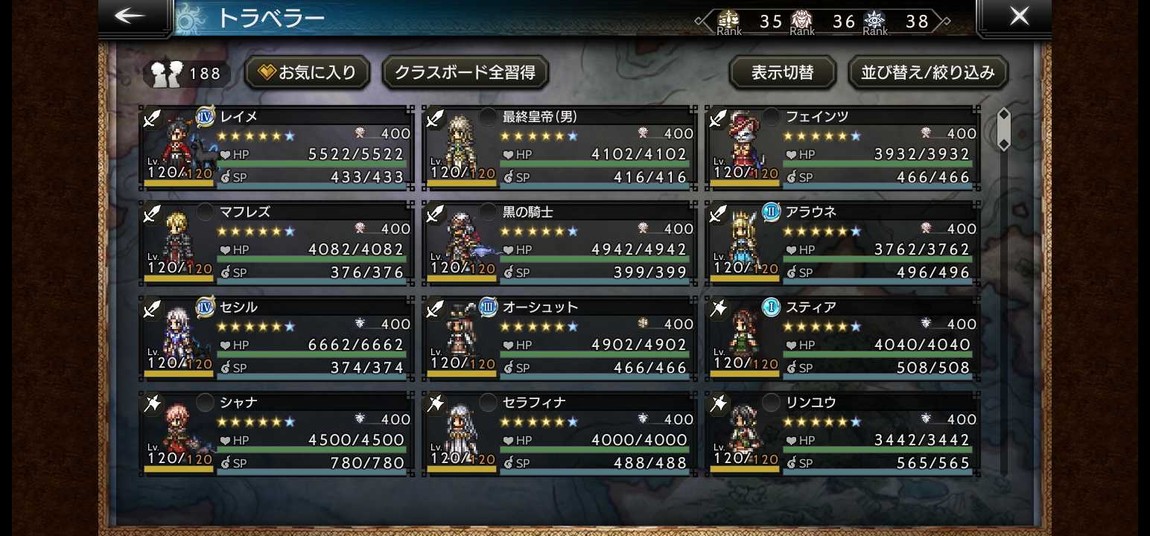This screenshot has width=1150, height=536.
Task: Open 並び替え/絞り込み sort and filter
Action: coord(928,73)
